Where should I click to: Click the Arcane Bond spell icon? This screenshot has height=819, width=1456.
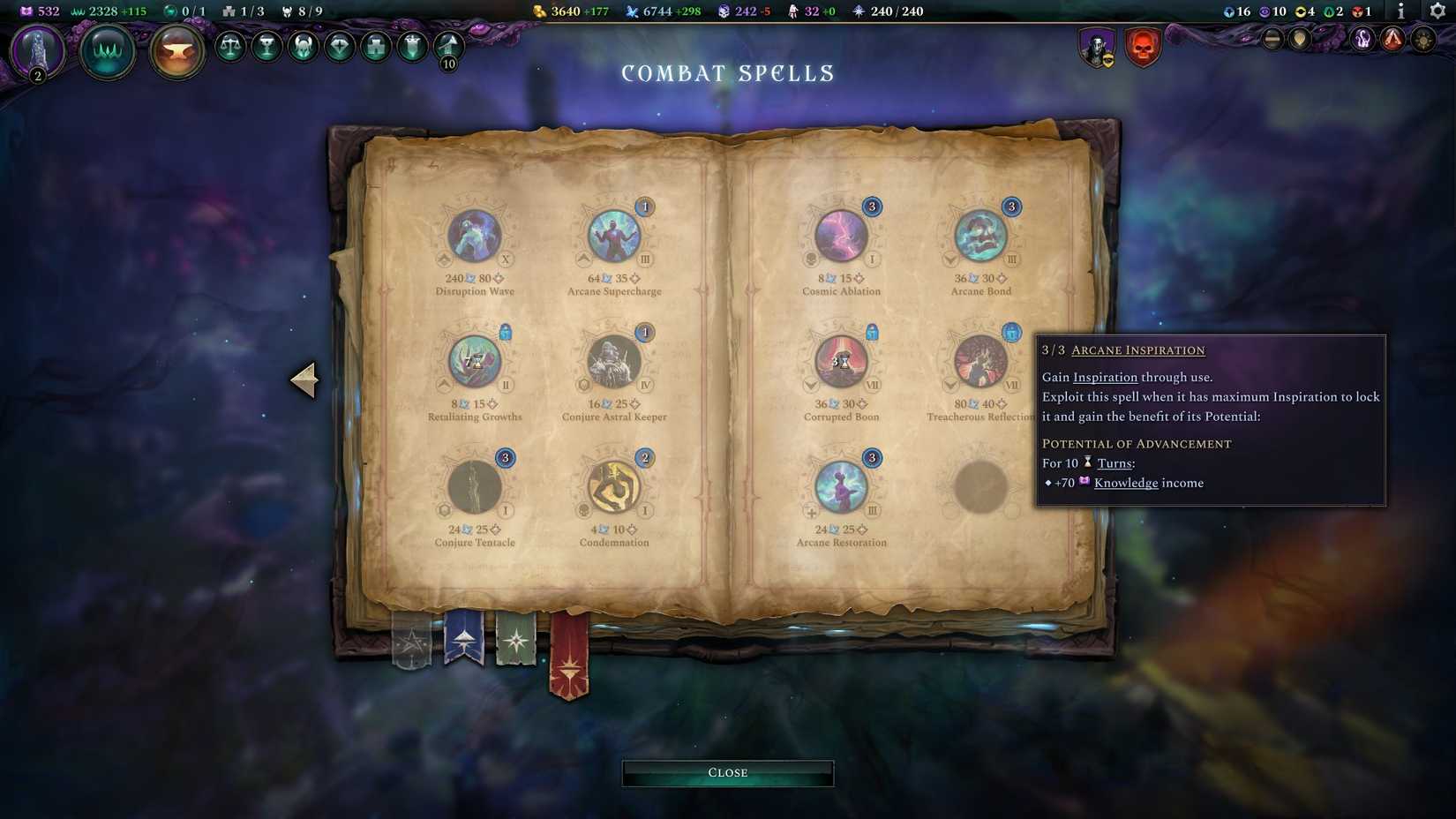pyautogui.click(x=979, y=234)
